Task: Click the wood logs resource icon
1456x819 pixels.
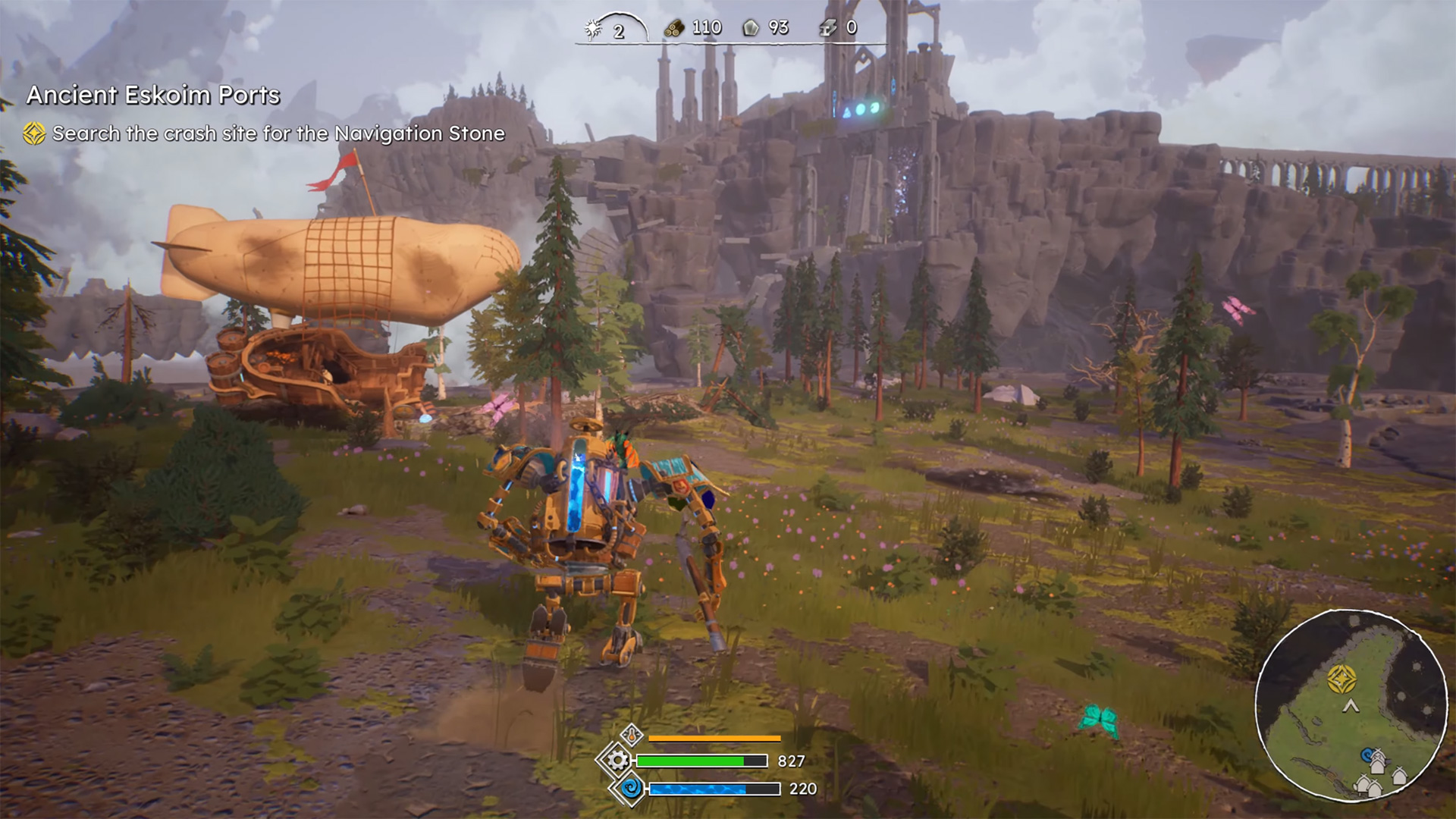Action: coord(673,27)
